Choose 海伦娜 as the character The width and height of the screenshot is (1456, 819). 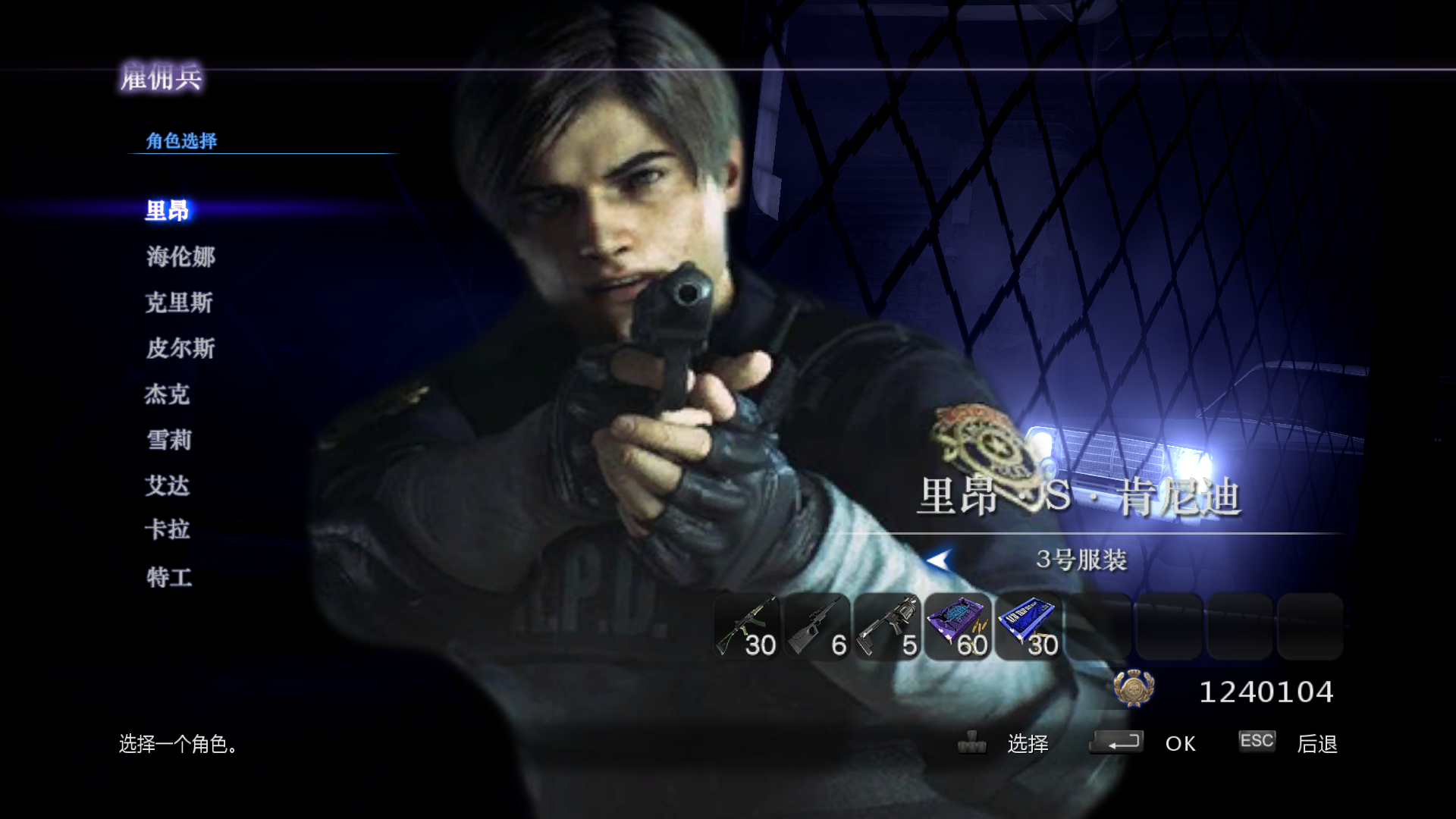[x=180, y=257]
